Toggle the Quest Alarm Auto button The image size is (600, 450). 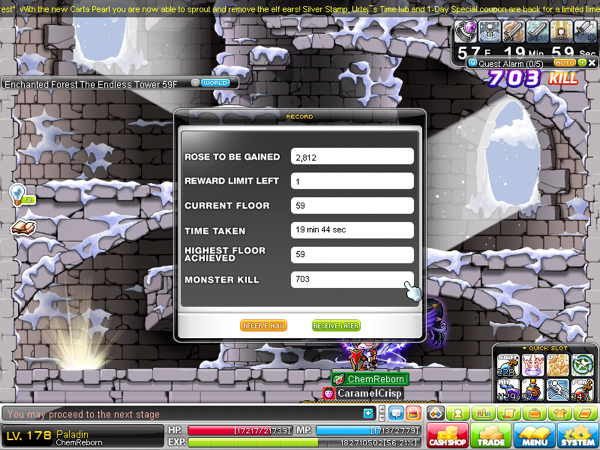click(x=563, y=61)
